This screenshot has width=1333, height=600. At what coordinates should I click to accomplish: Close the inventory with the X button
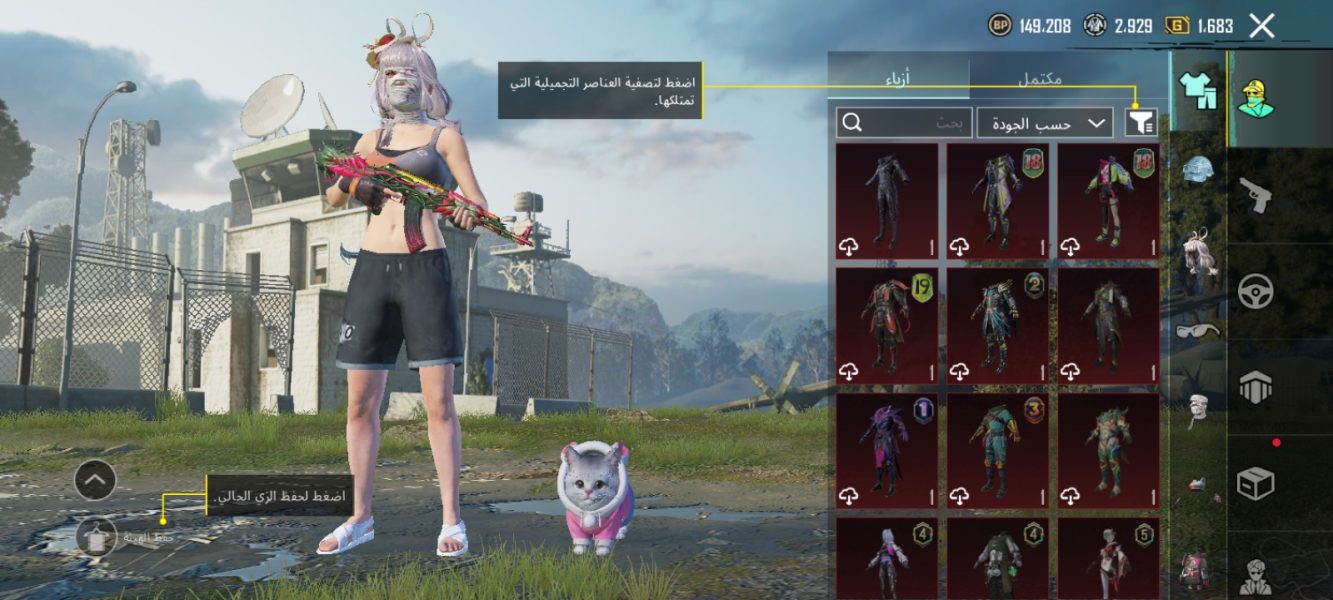(1262, 26)
